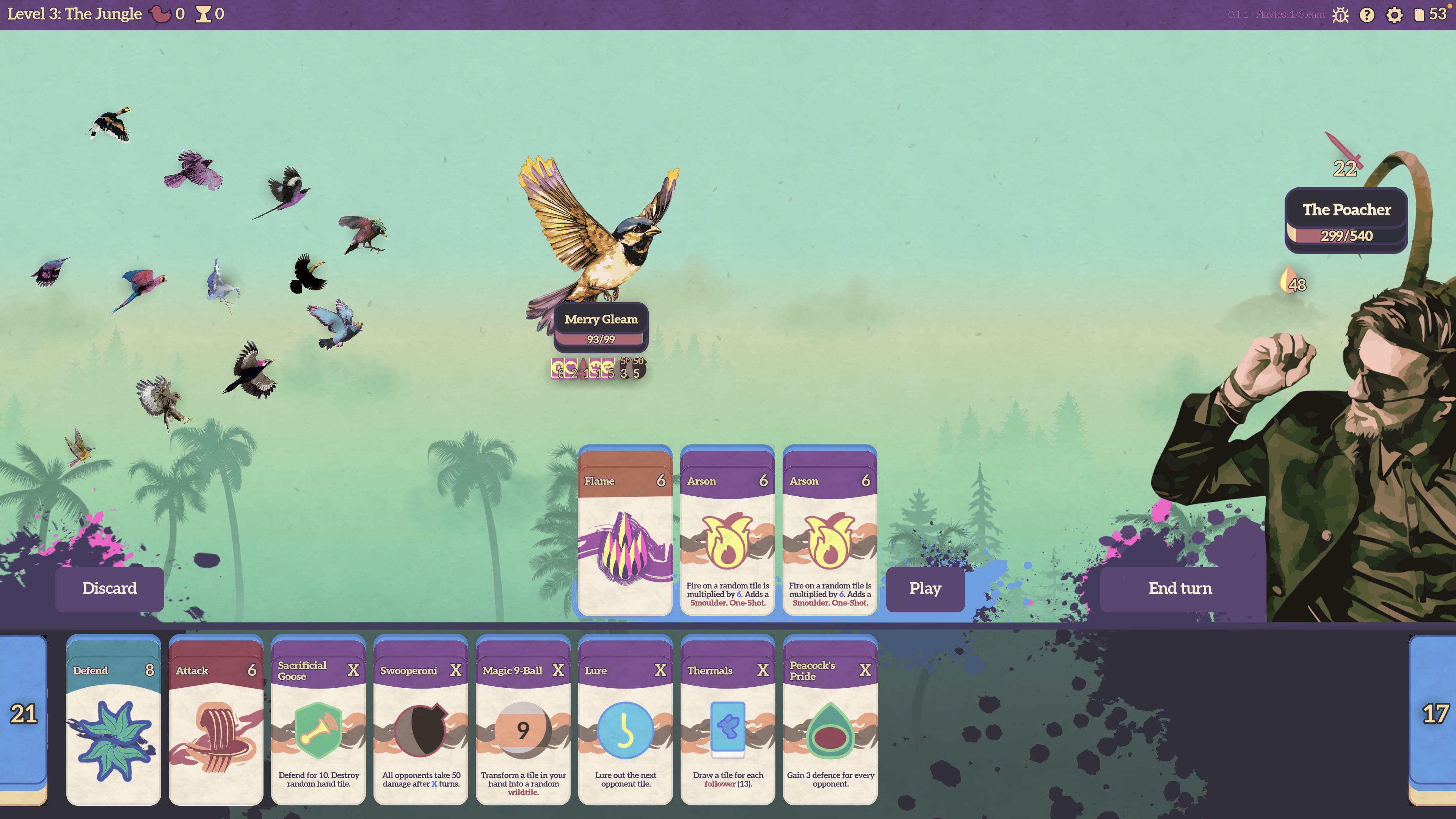Open the settings gear icon
Screen dimensions: 1456x819
1394,15
